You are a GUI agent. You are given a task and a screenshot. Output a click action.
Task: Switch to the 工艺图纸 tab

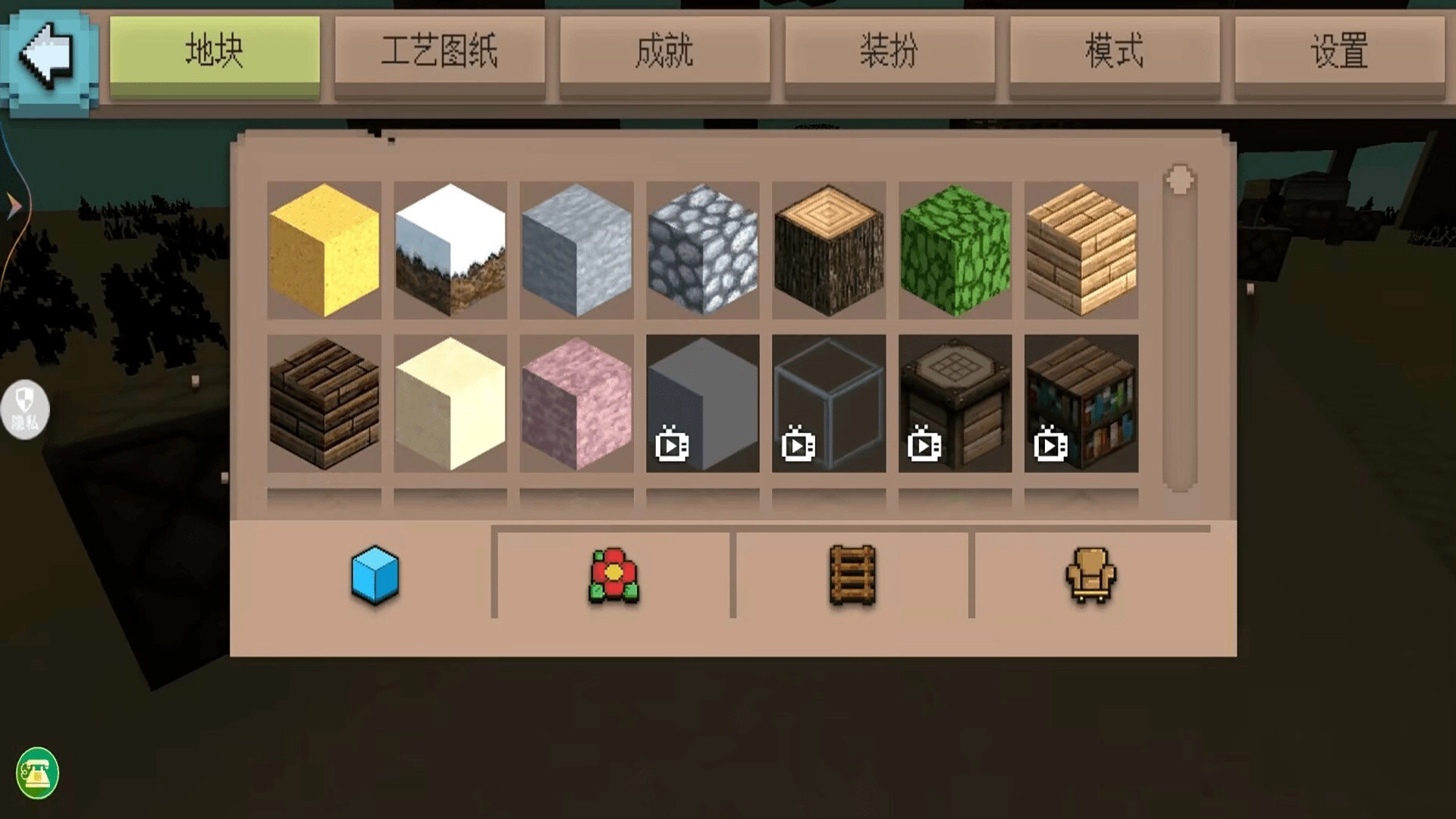(440, 52)
